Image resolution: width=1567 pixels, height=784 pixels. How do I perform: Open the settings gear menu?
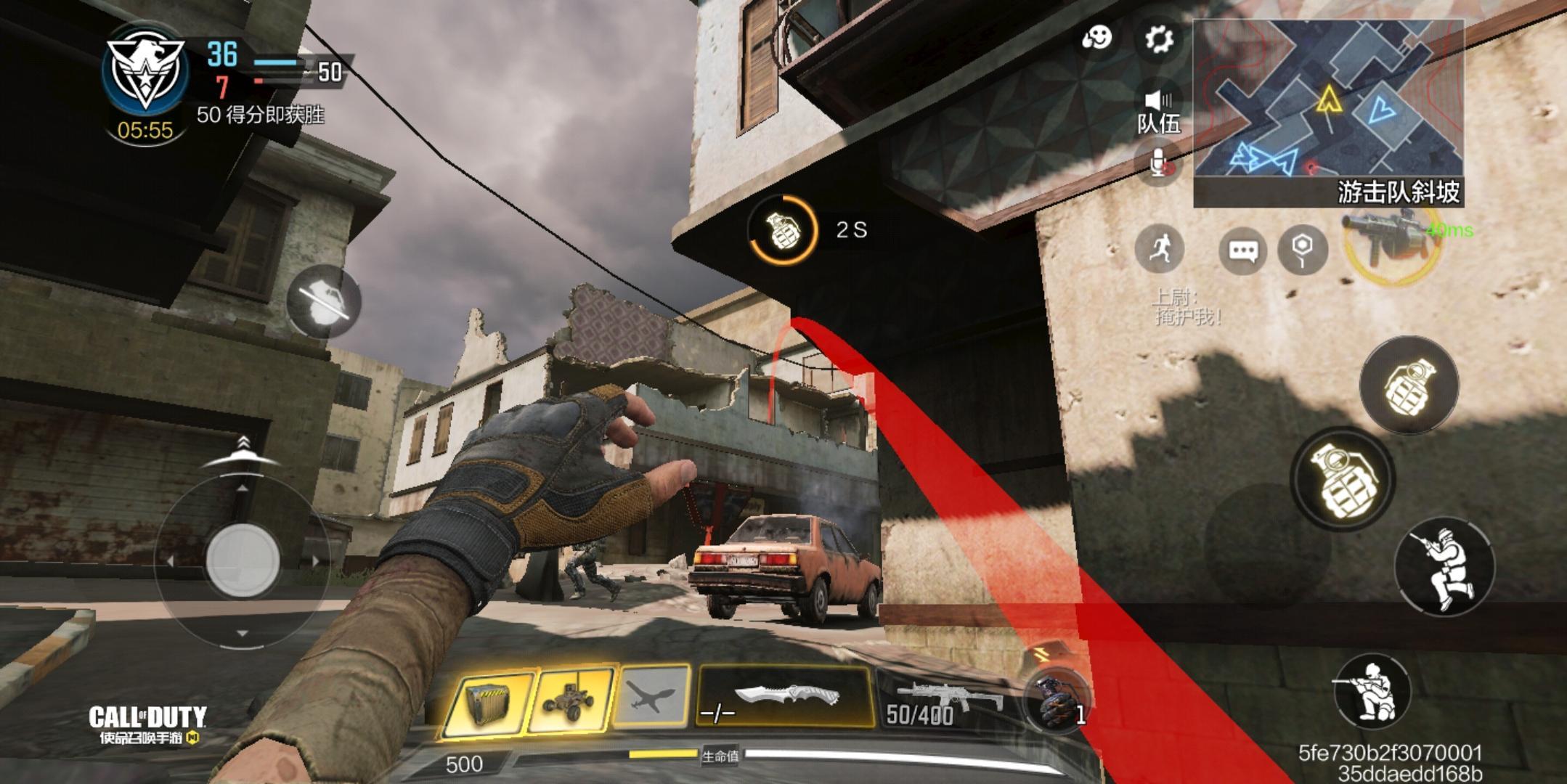[x=1158, y=38]
